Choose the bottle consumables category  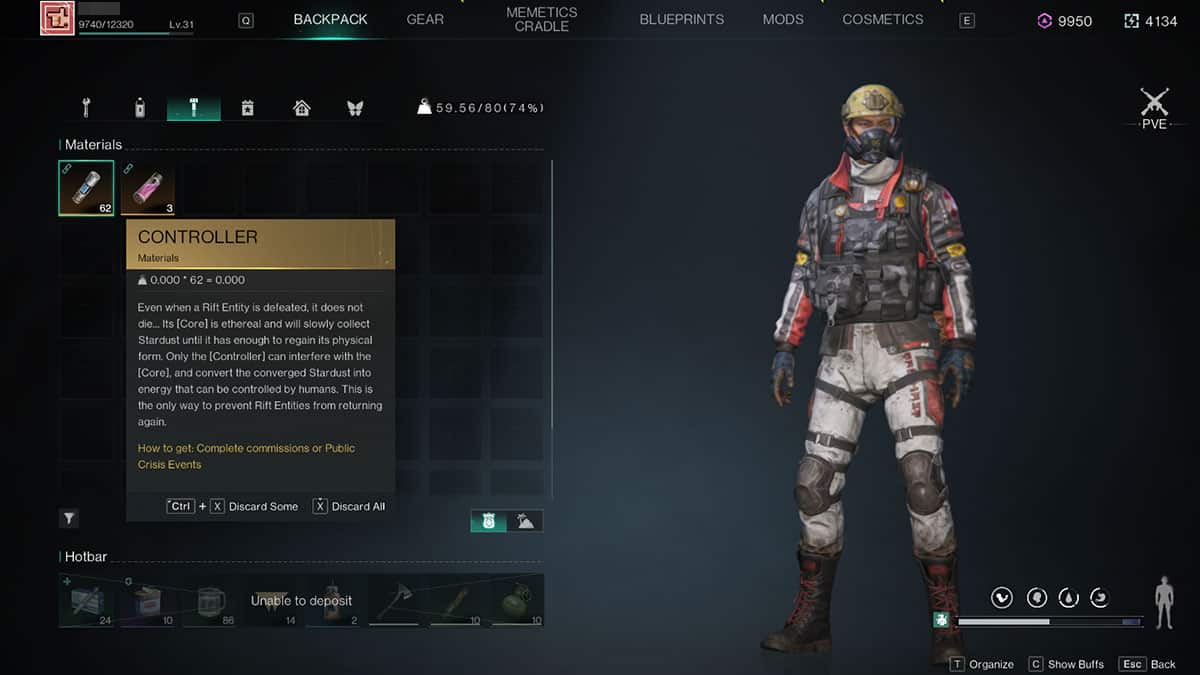click(x=140, y=108)
